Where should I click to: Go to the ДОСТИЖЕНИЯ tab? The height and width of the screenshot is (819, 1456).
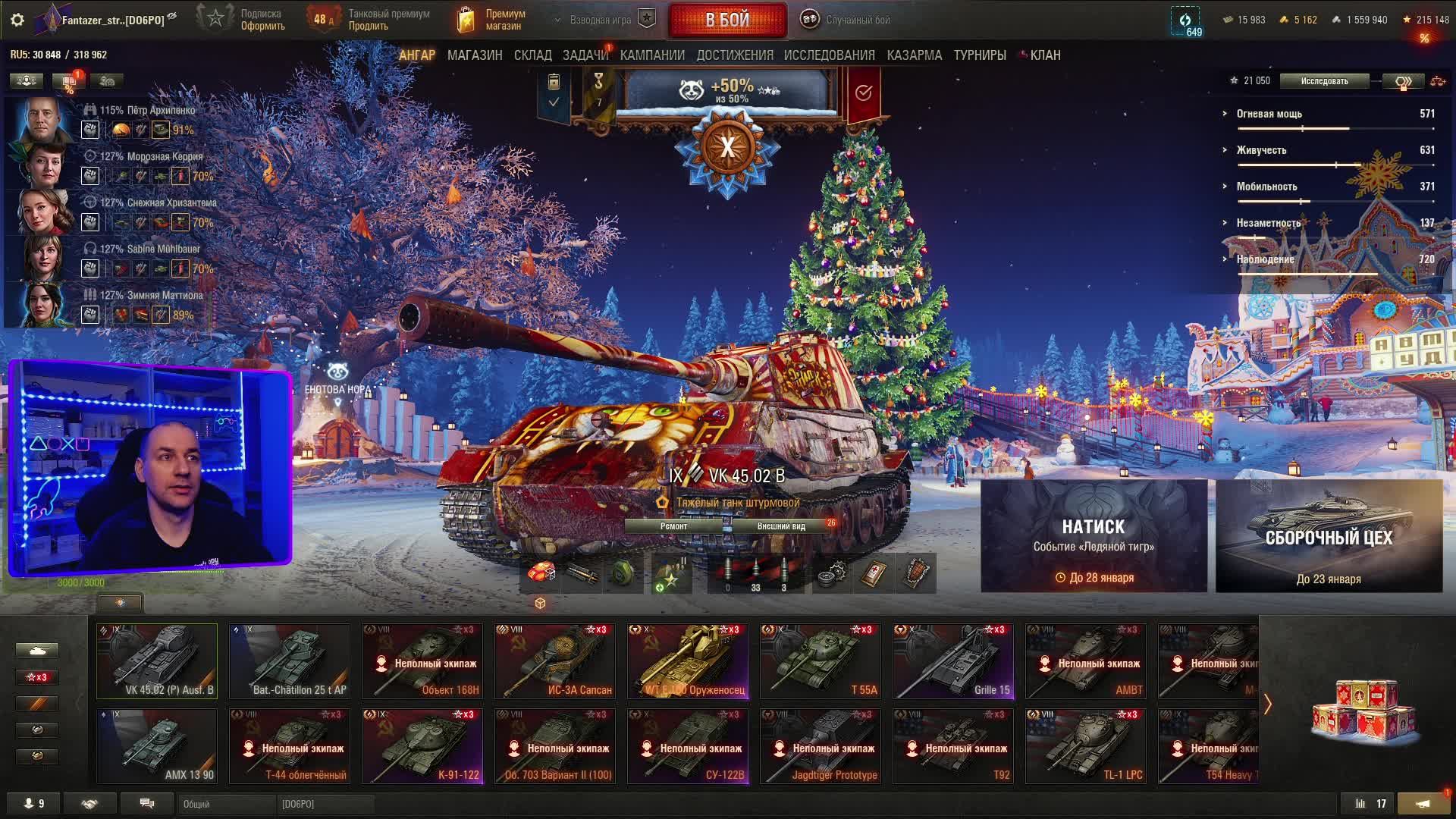735,55
